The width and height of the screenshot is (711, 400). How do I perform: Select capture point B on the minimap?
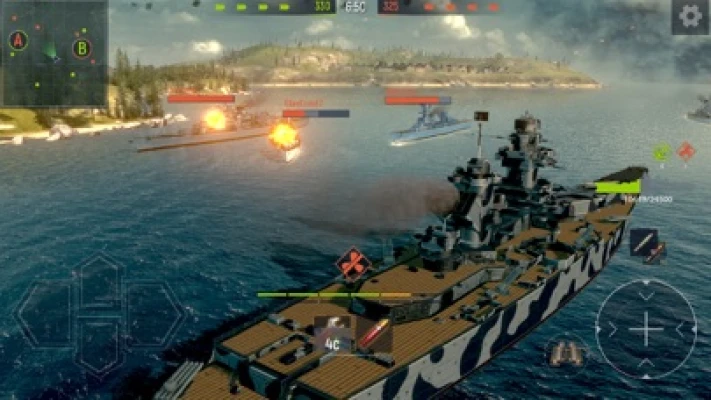pos(82,47)
